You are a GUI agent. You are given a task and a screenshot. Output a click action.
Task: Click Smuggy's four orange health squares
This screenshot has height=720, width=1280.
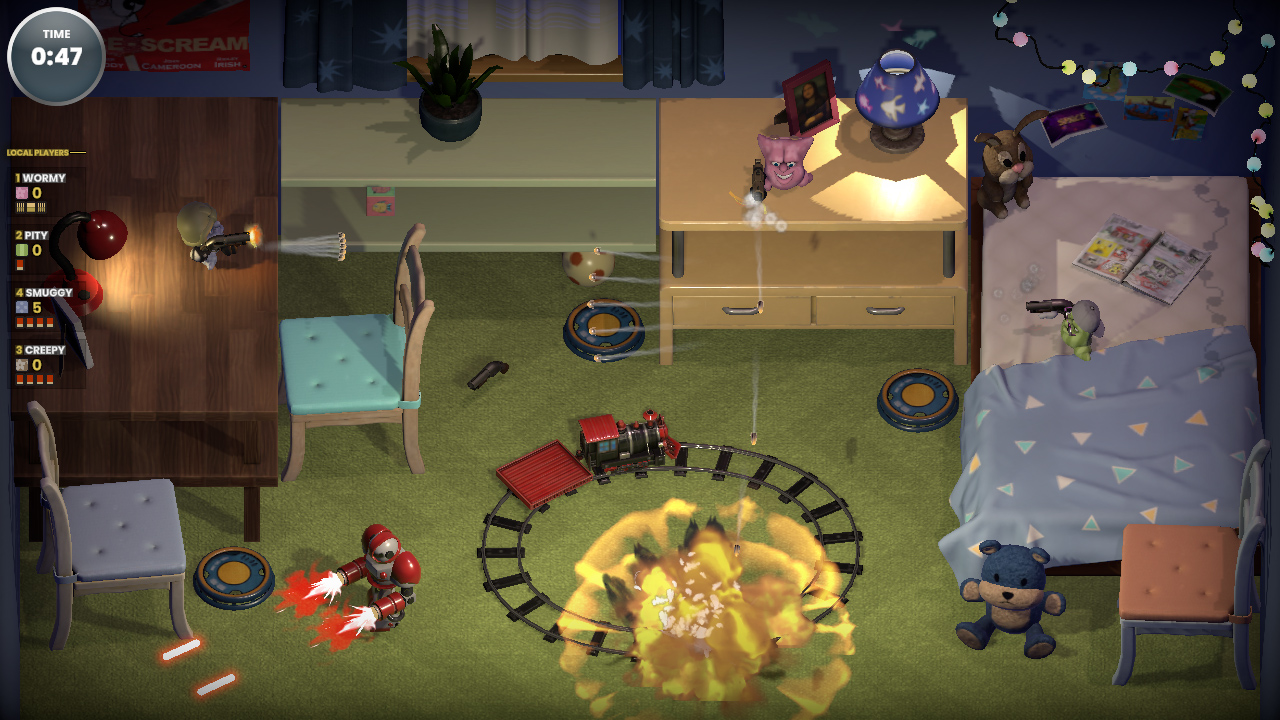pos(34,320)
